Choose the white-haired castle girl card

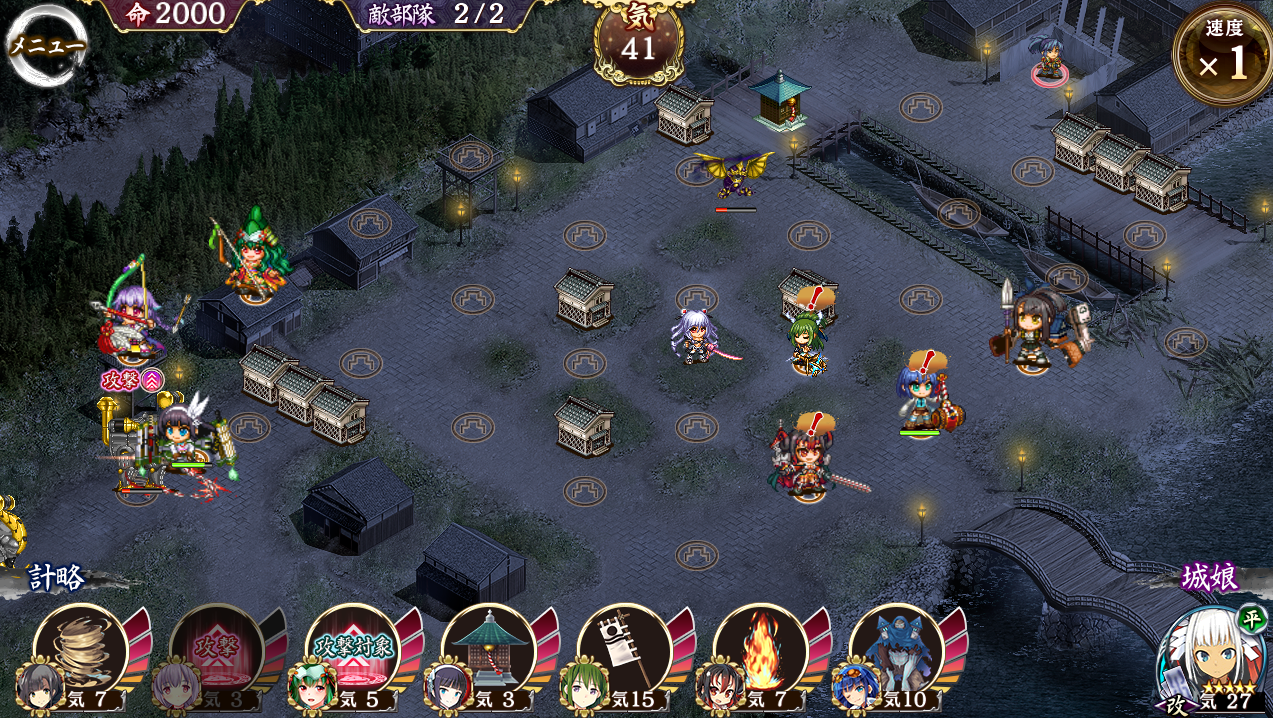pyautogui.click(x=1210, y=660)
